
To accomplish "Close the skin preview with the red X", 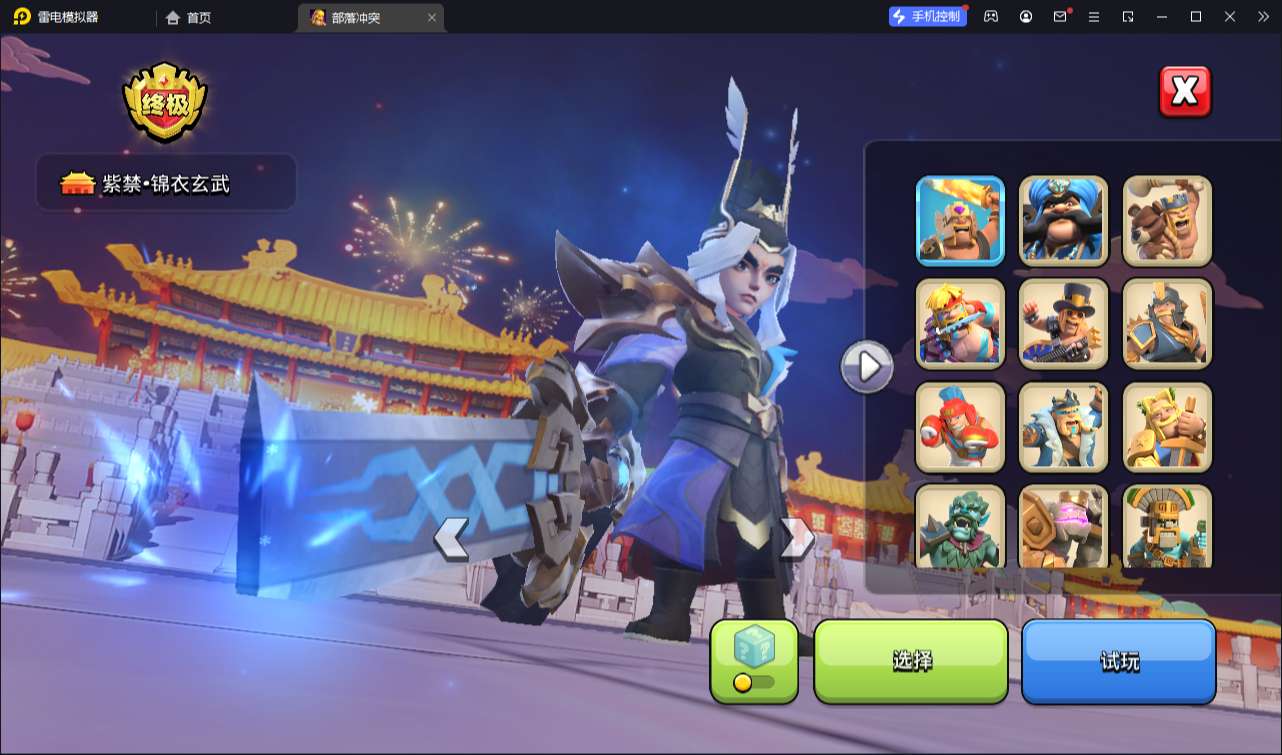I will point(1185,92).
